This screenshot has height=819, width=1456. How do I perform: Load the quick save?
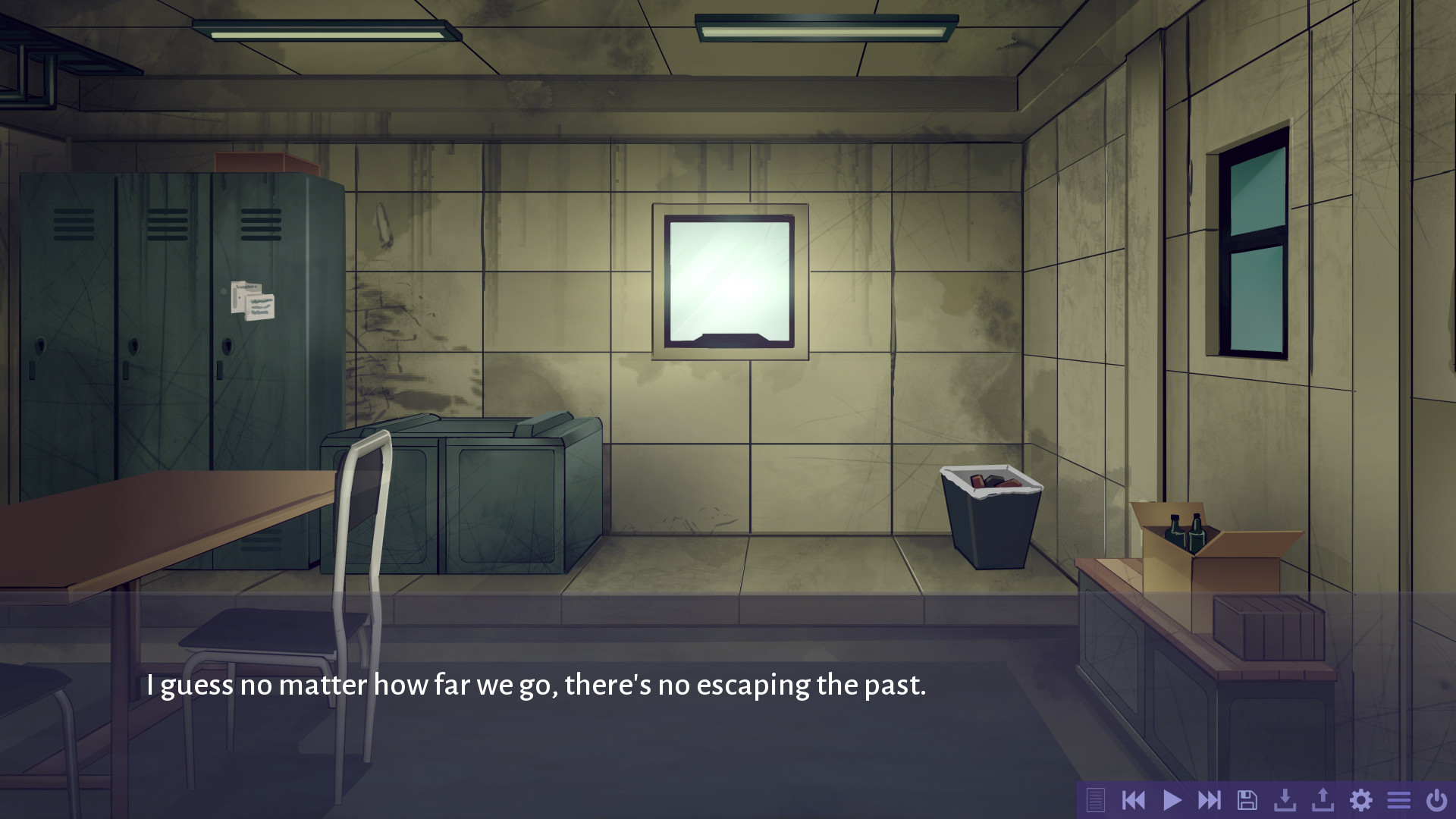click(1324, 799)
